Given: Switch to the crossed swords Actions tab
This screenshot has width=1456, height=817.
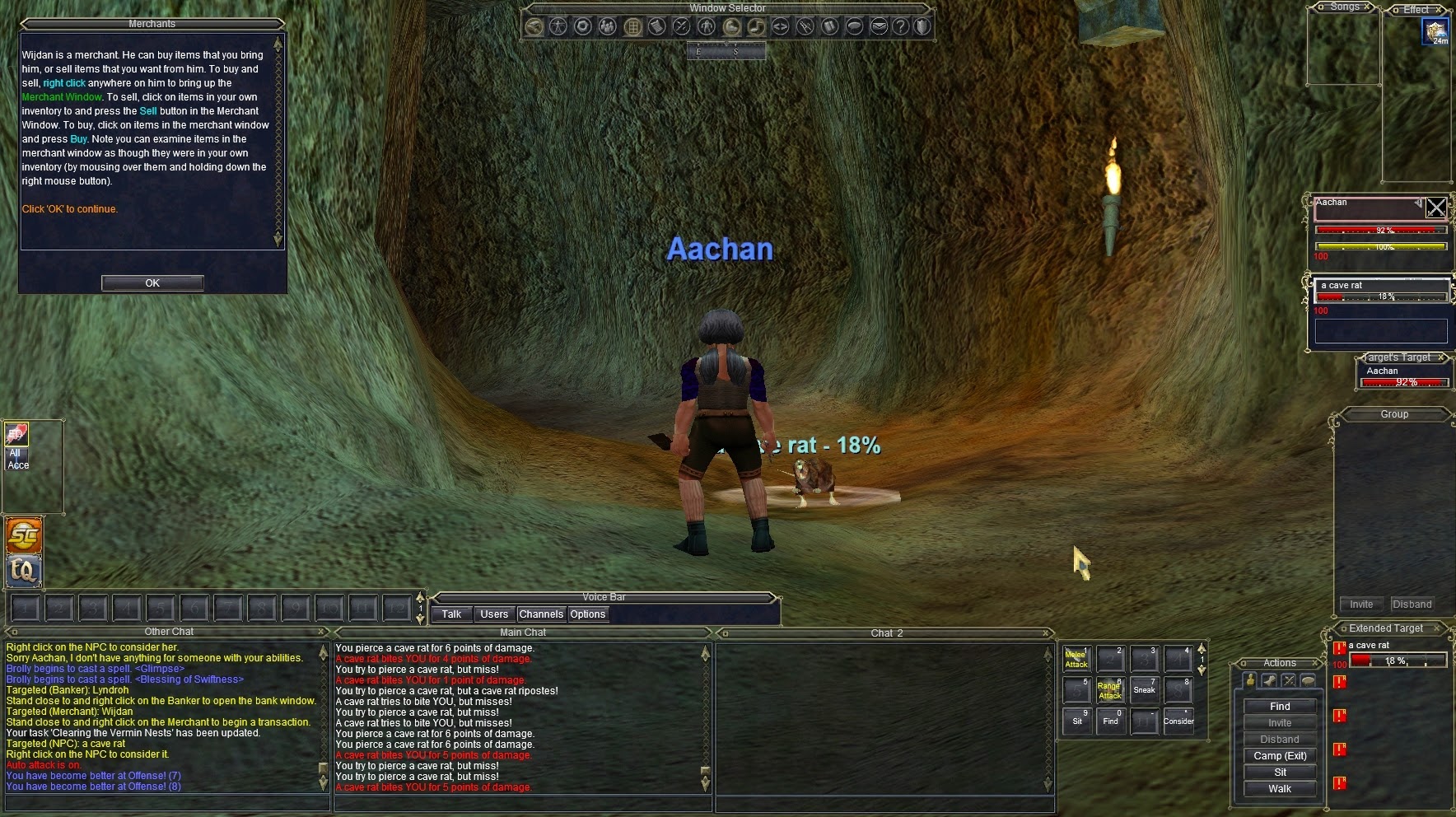Looking at the screenshot, I should (1289, 680).
